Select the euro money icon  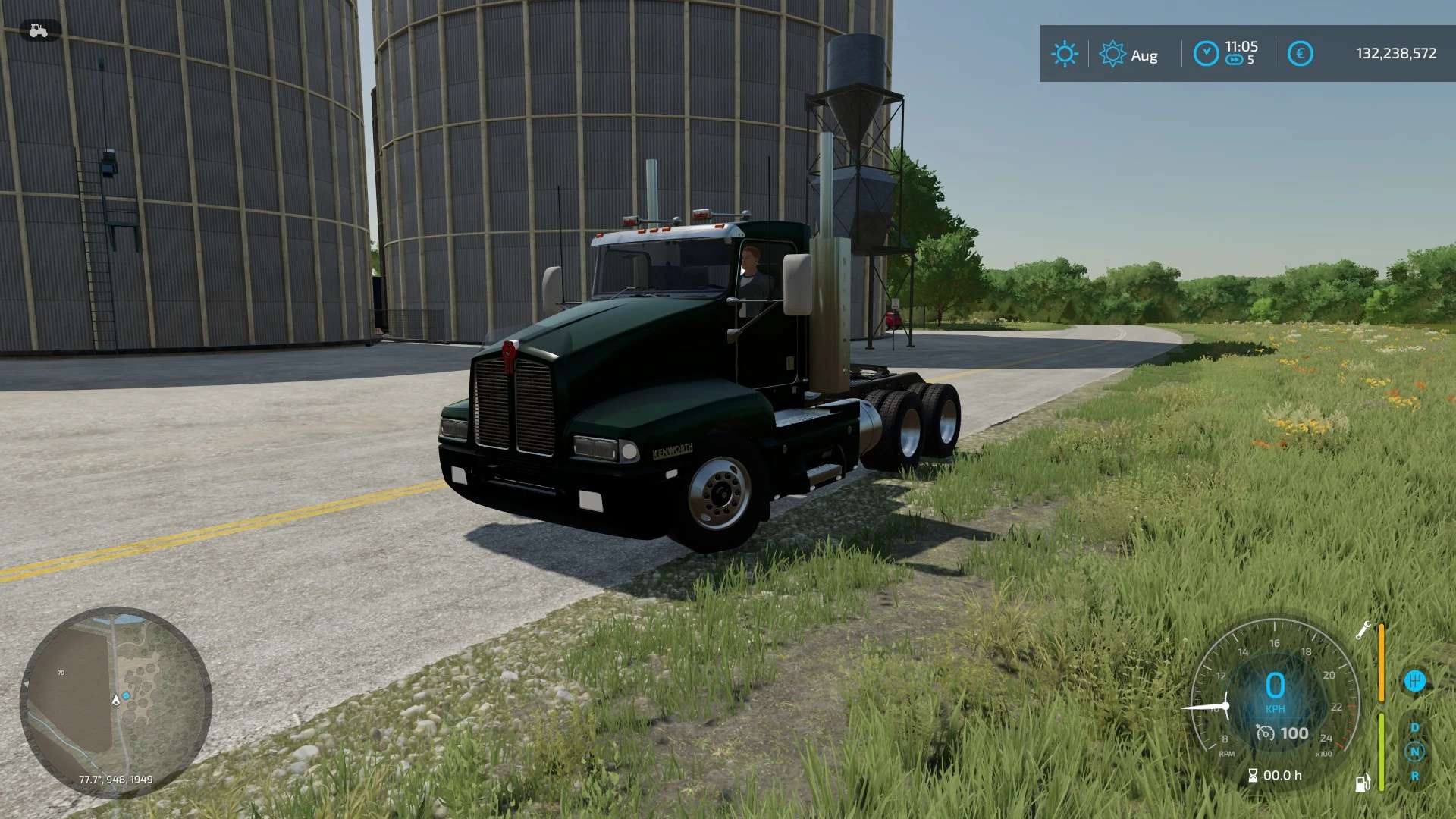click(x=1300, y=54)
